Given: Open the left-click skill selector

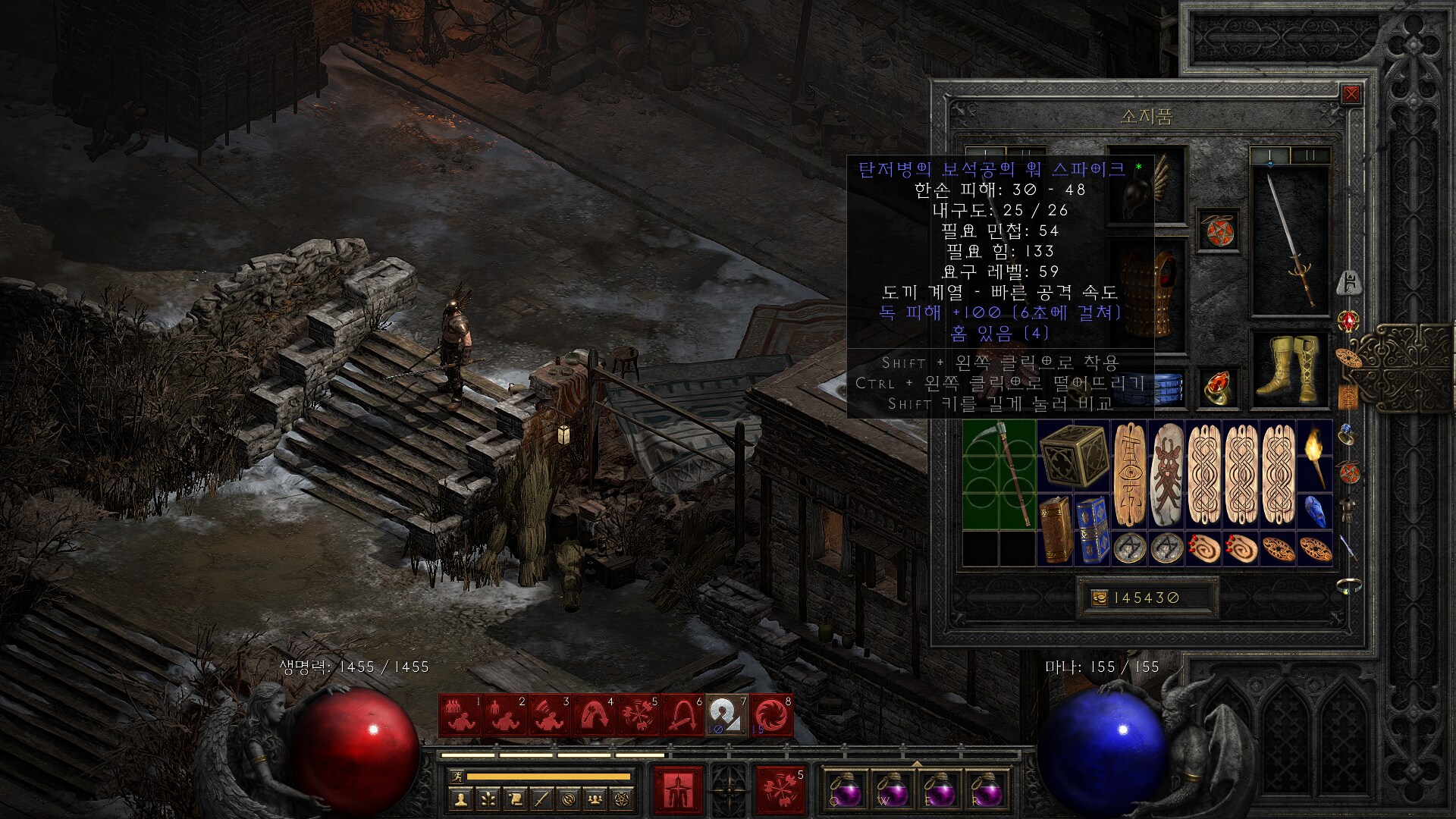Looking at the screenshot, I should click(x=678, y=790).
